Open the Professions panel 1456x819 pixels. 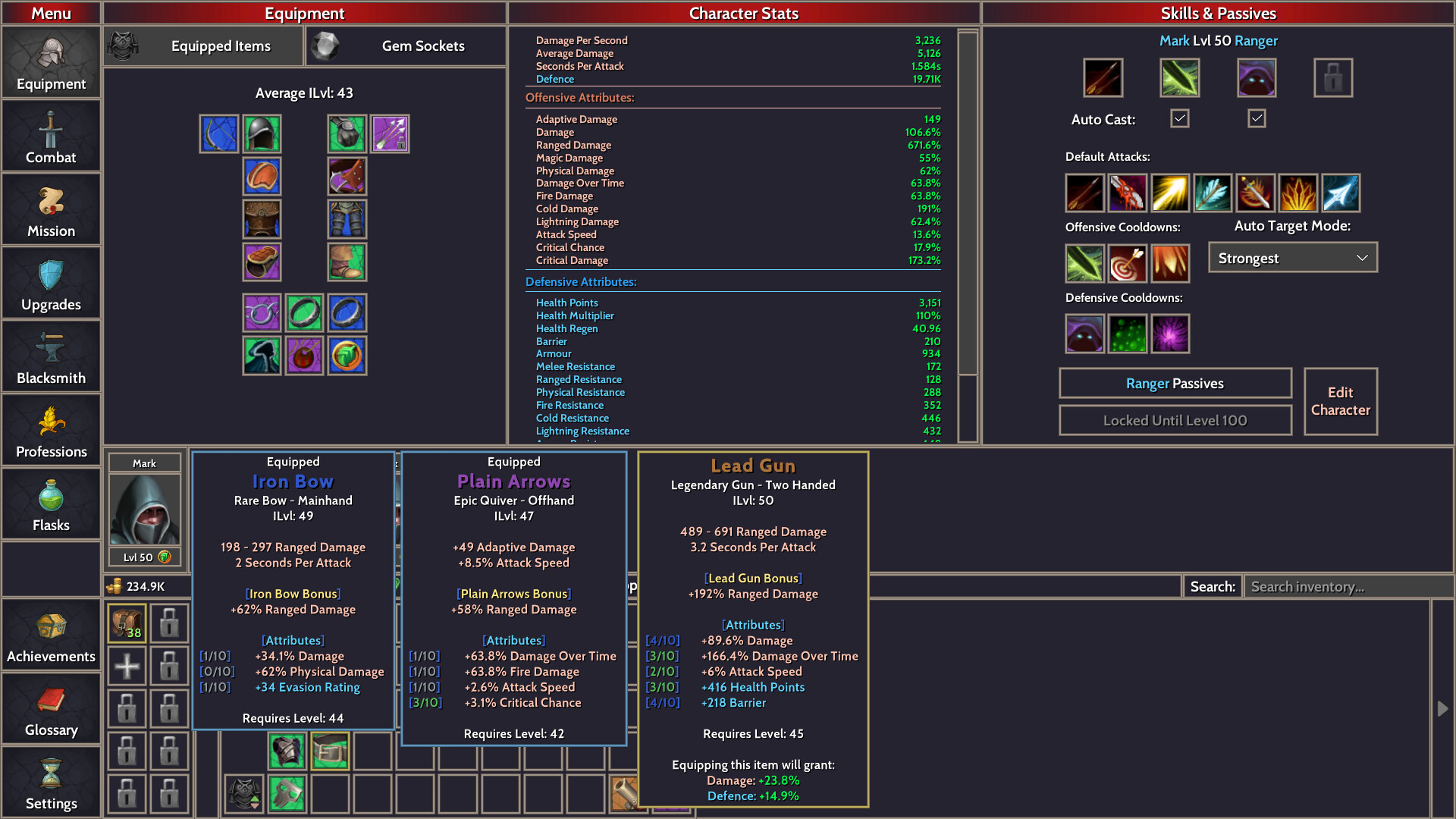[x=50, y=430]
